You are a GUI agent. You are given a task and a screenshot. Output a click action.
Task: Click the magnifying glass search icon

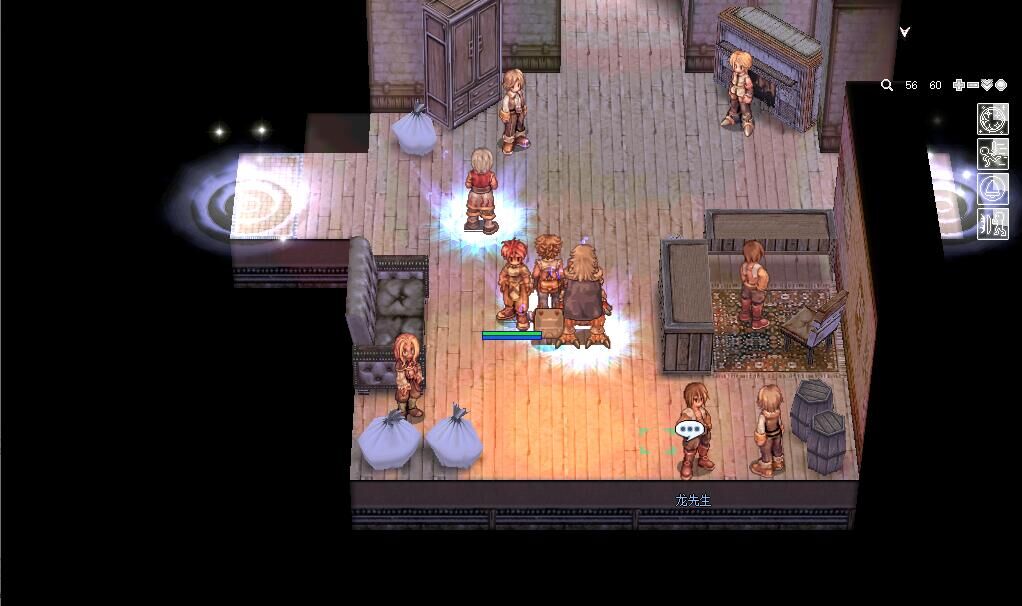coord(886,86)
